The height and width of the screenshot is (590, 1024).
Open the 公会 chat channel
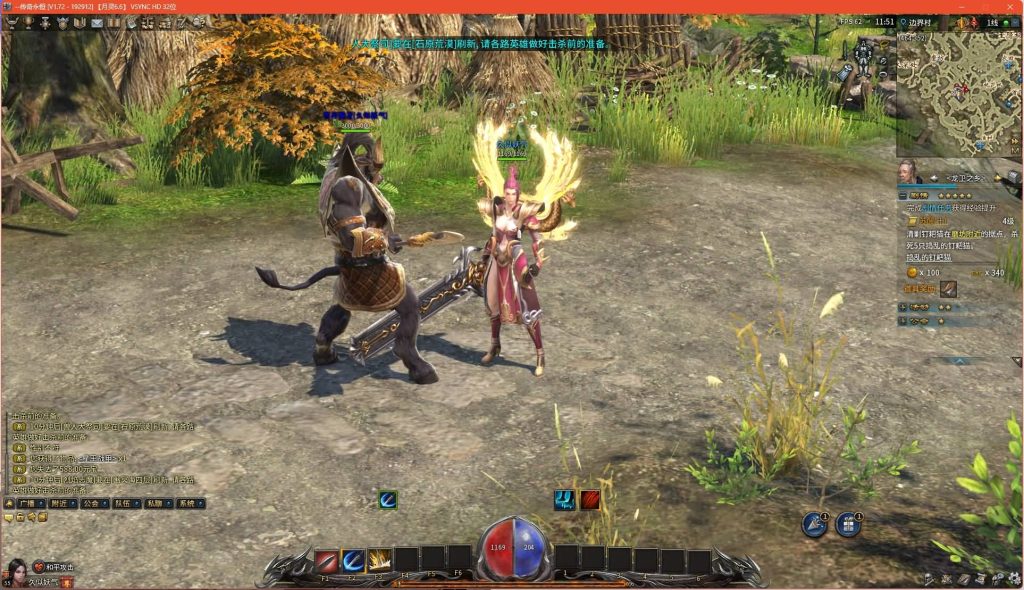coord(95,504)
